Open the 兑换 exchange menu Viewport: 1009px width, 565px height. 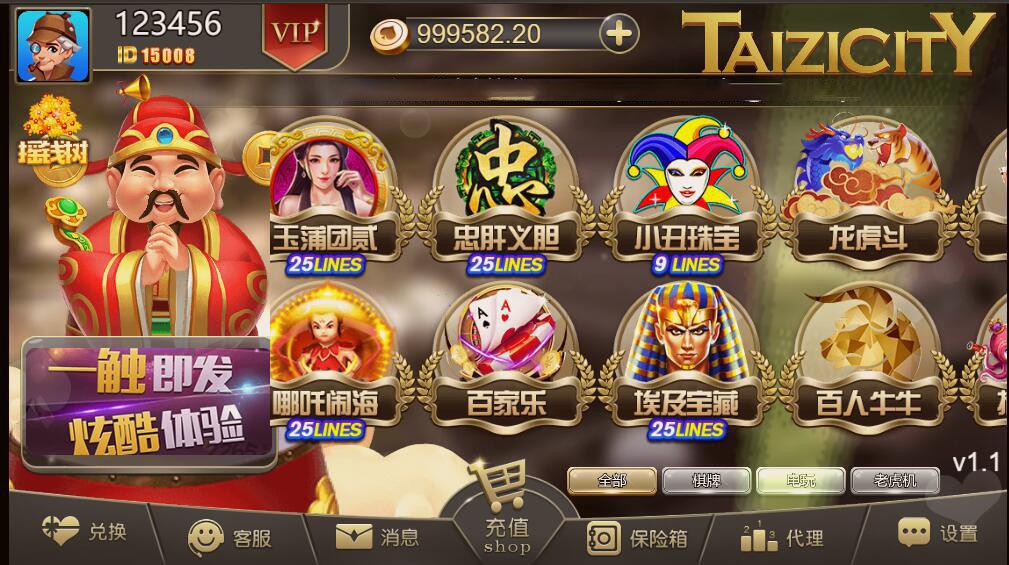point(85,532)
